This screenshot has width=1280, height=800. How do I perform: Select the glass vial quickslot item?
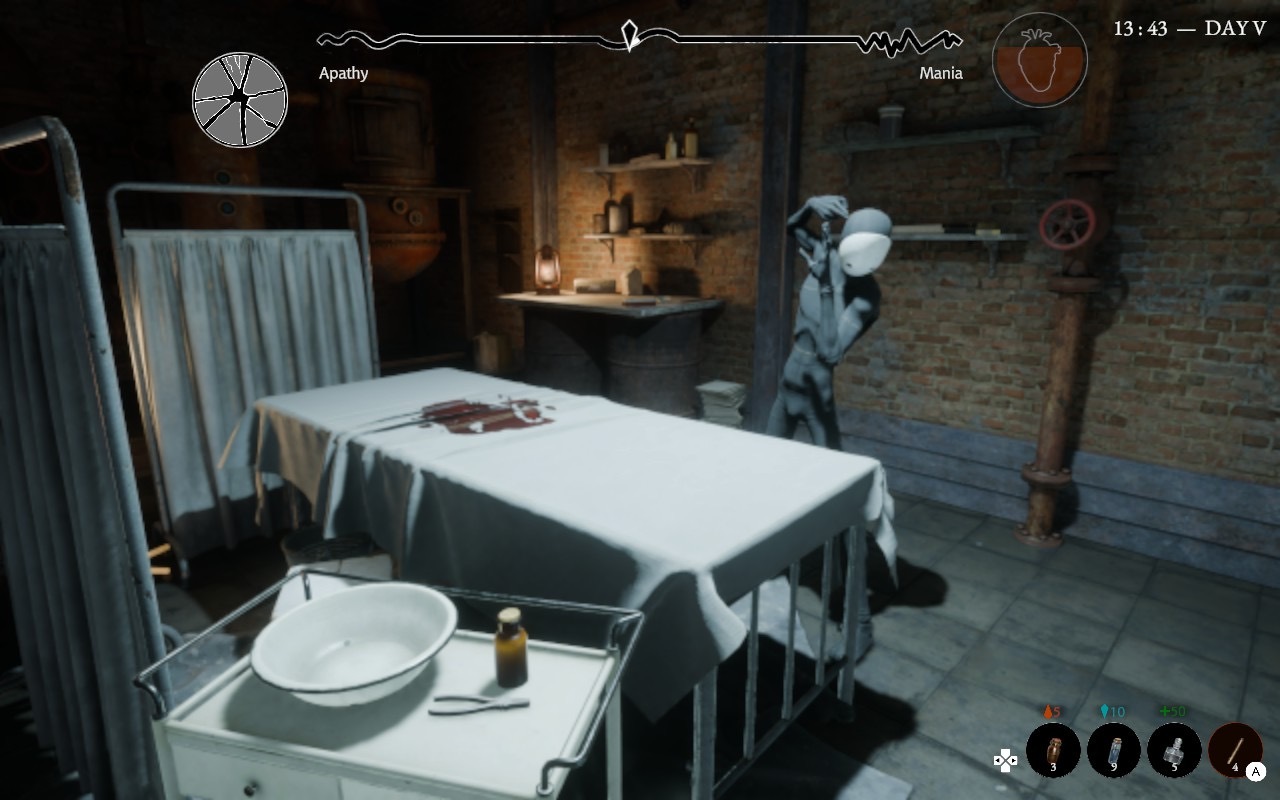pos(1113,750)
